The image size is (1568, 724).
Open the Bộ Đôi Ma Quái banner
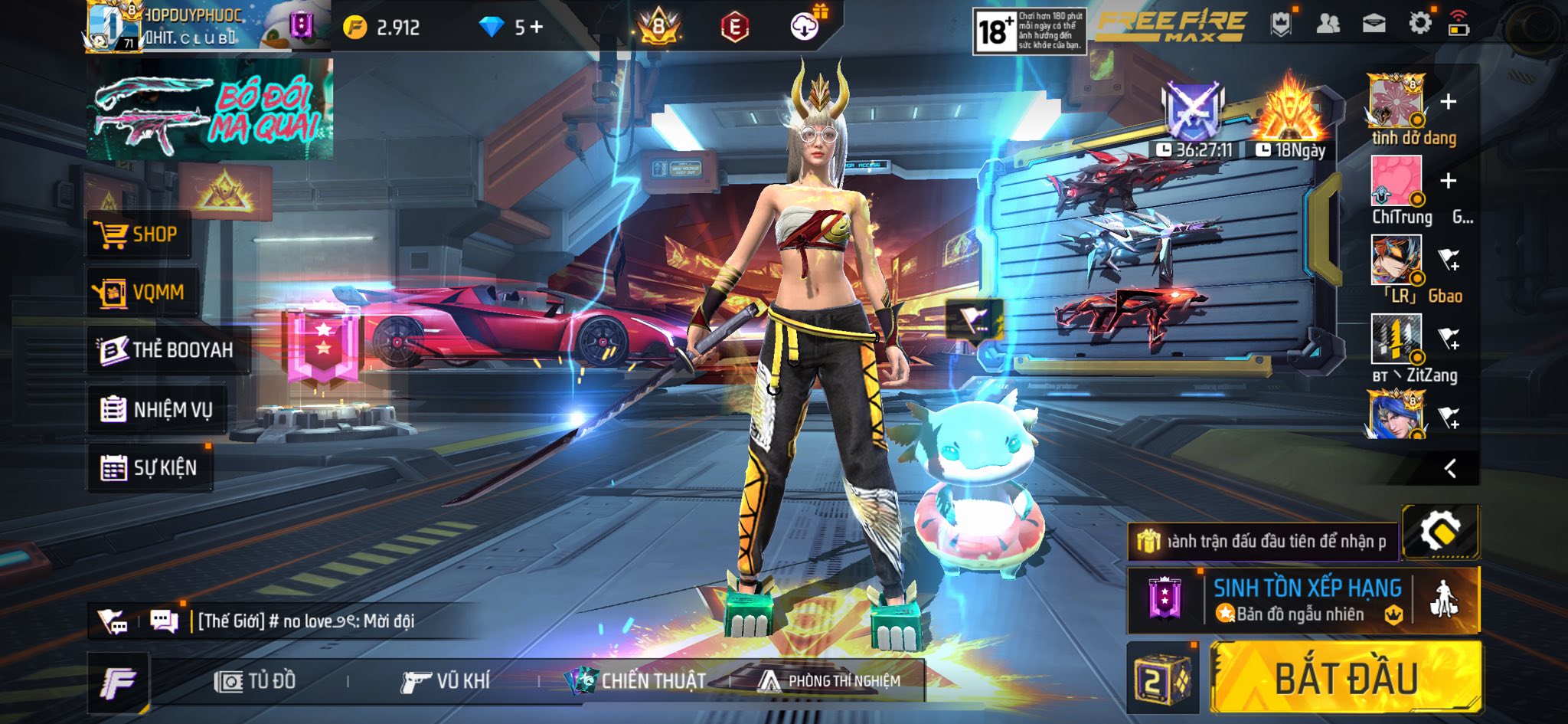click(209, 110)
